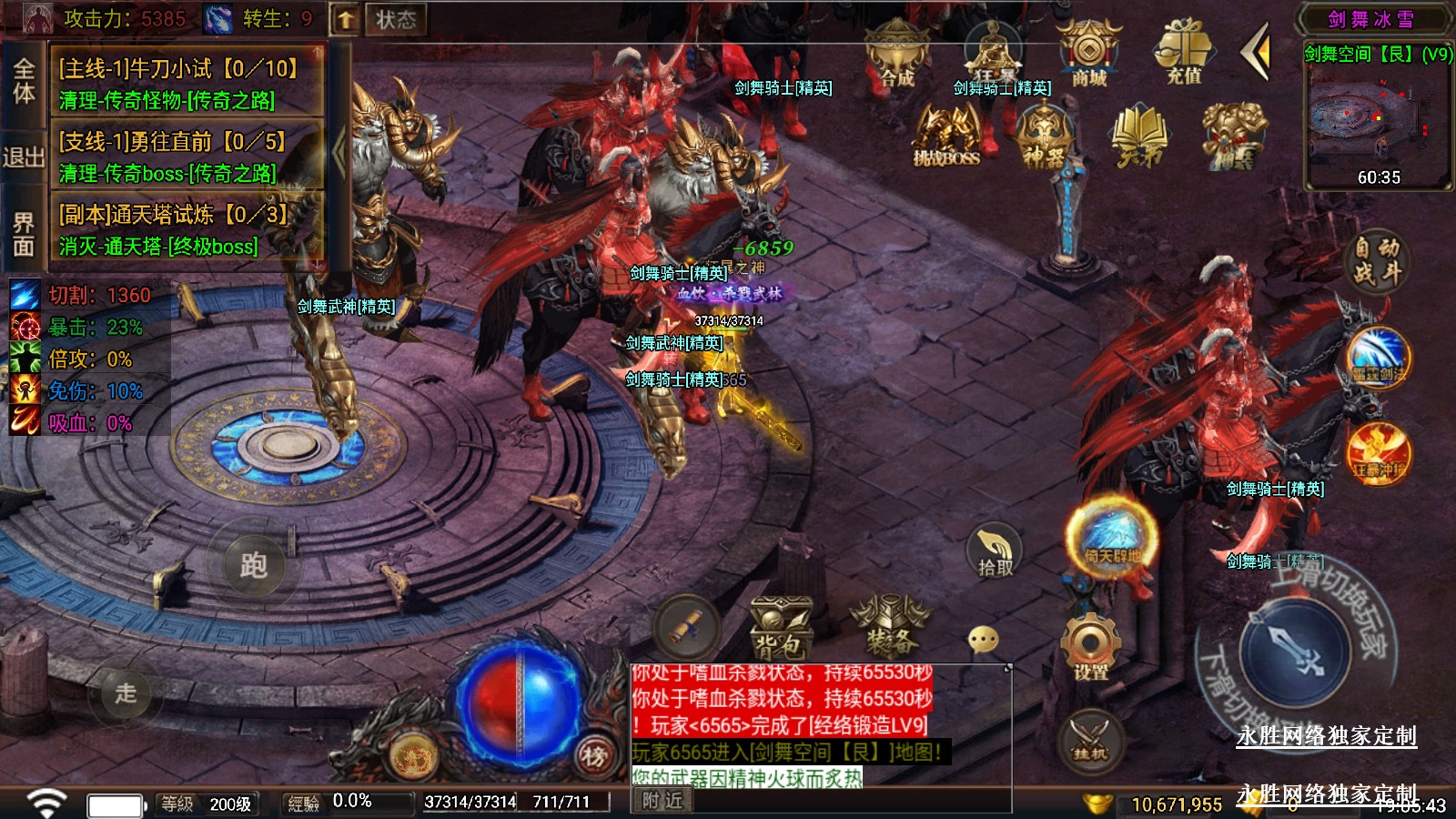Open the 装备 equipment panel
The image size is (1456, 819).
889,628
